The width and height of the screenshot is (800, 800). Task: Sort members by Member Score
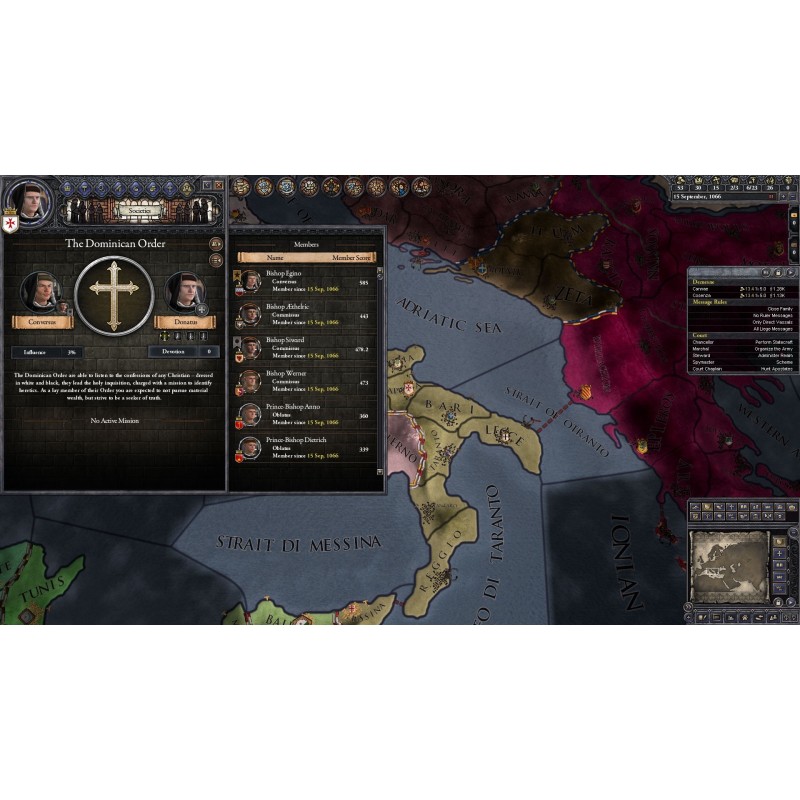(350, 257)
